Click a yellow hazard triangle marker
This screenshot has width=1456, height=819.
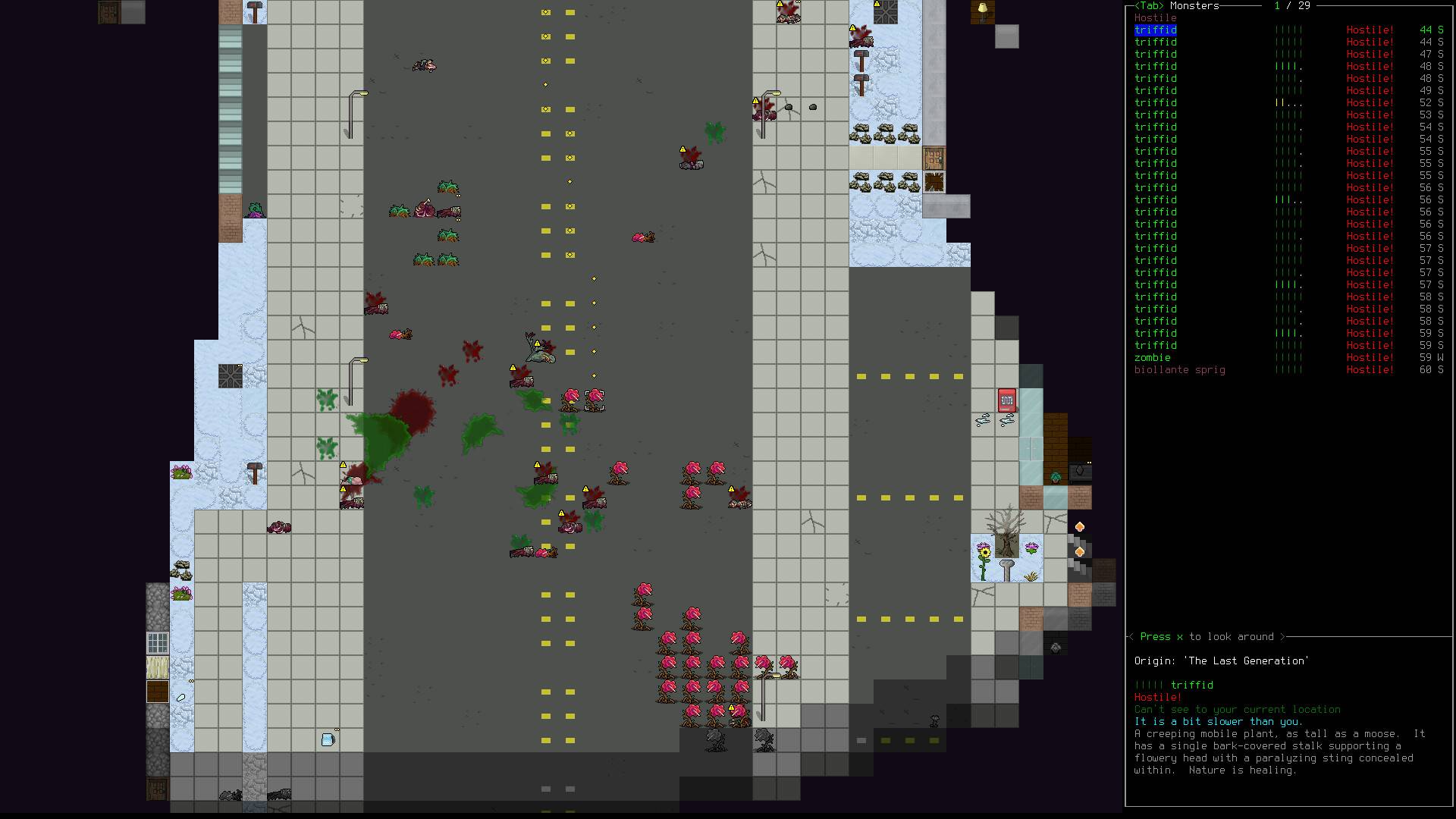pos(341,463)
